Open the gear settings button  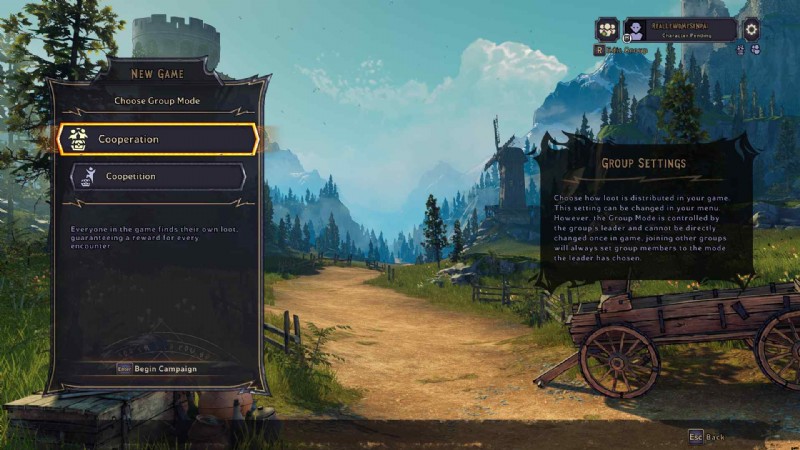752,30
